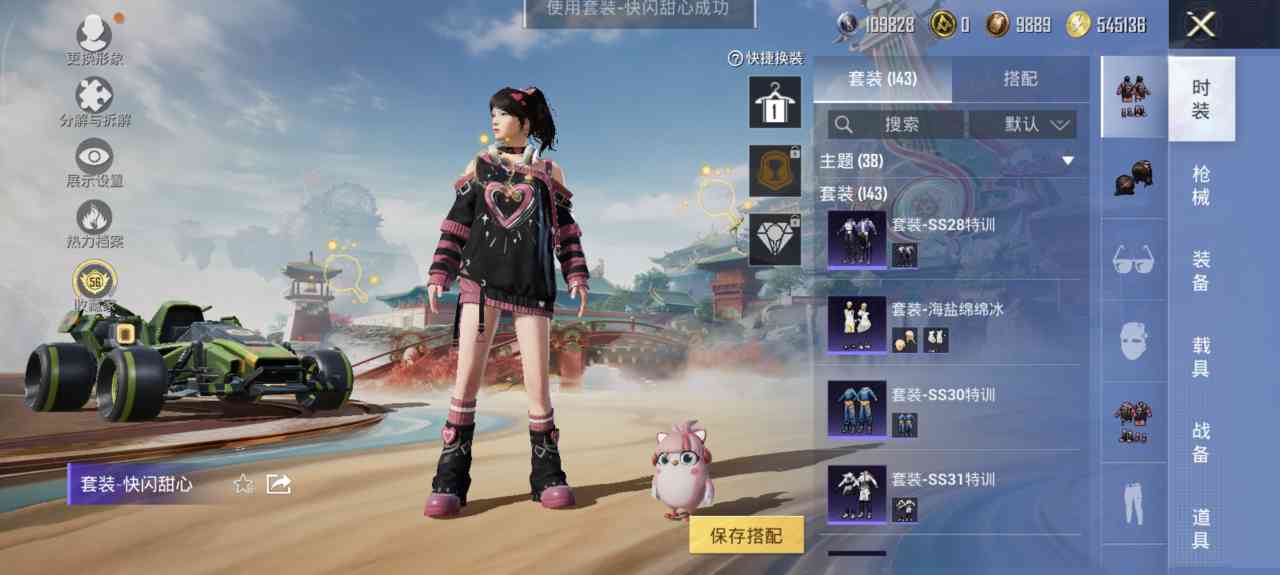Image resolution: width=1280 pixels, height=575 pixels.
Task: Share the outfit with the share icon
Action: 279,485
